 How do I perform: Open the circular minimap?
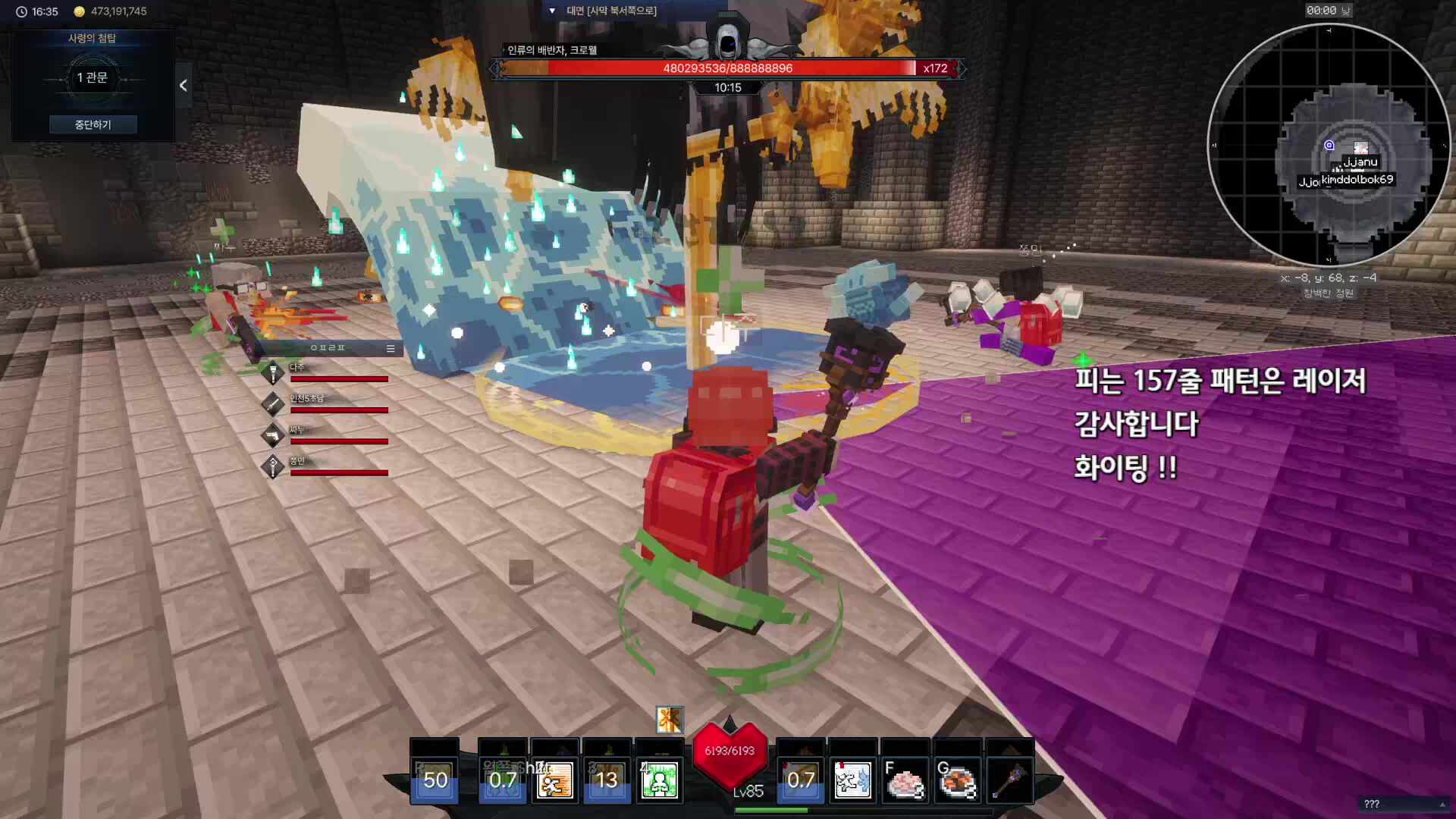click(x=1329, y=145)
